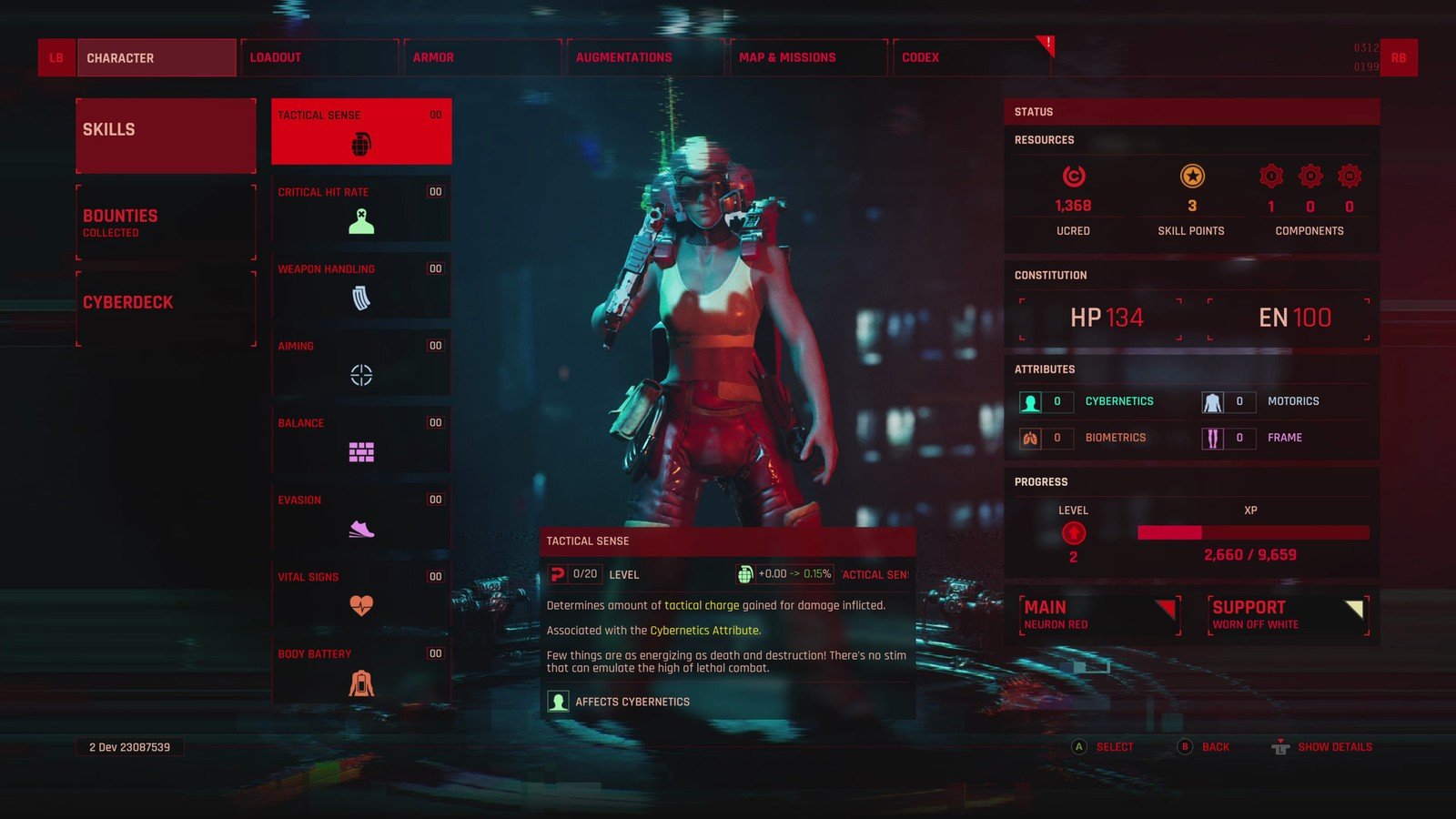This screenshot has height=819, width=1456.
Task: Choose the Skills section
Action: point(166,135)
